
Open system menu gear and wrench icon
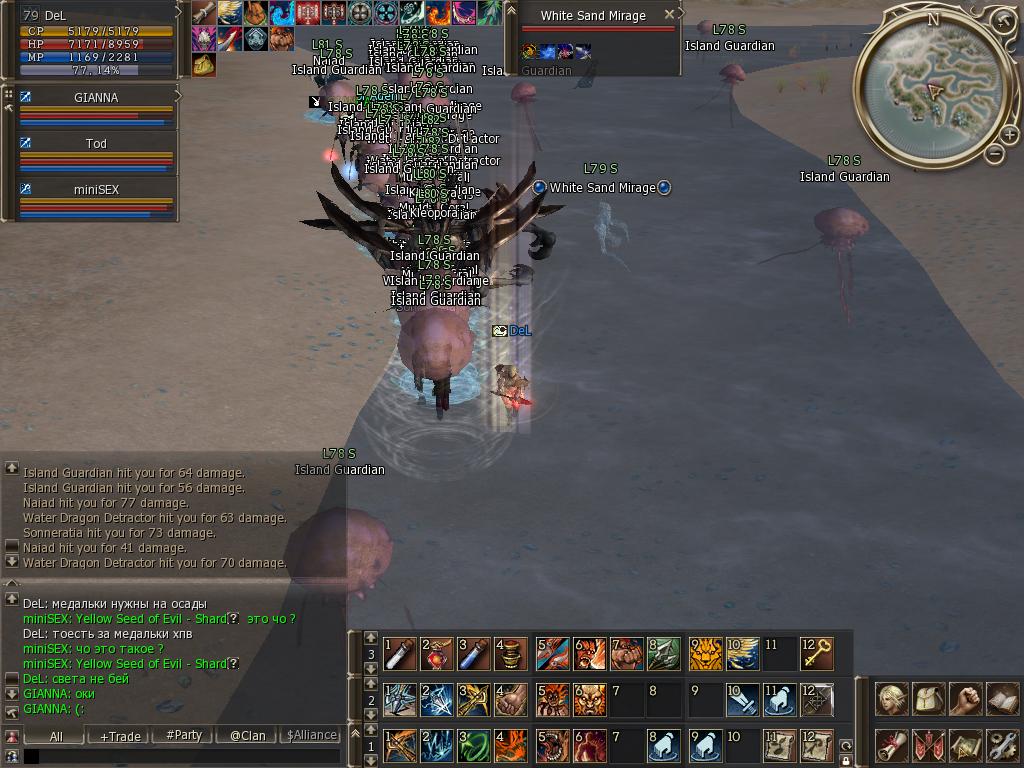1001,745
